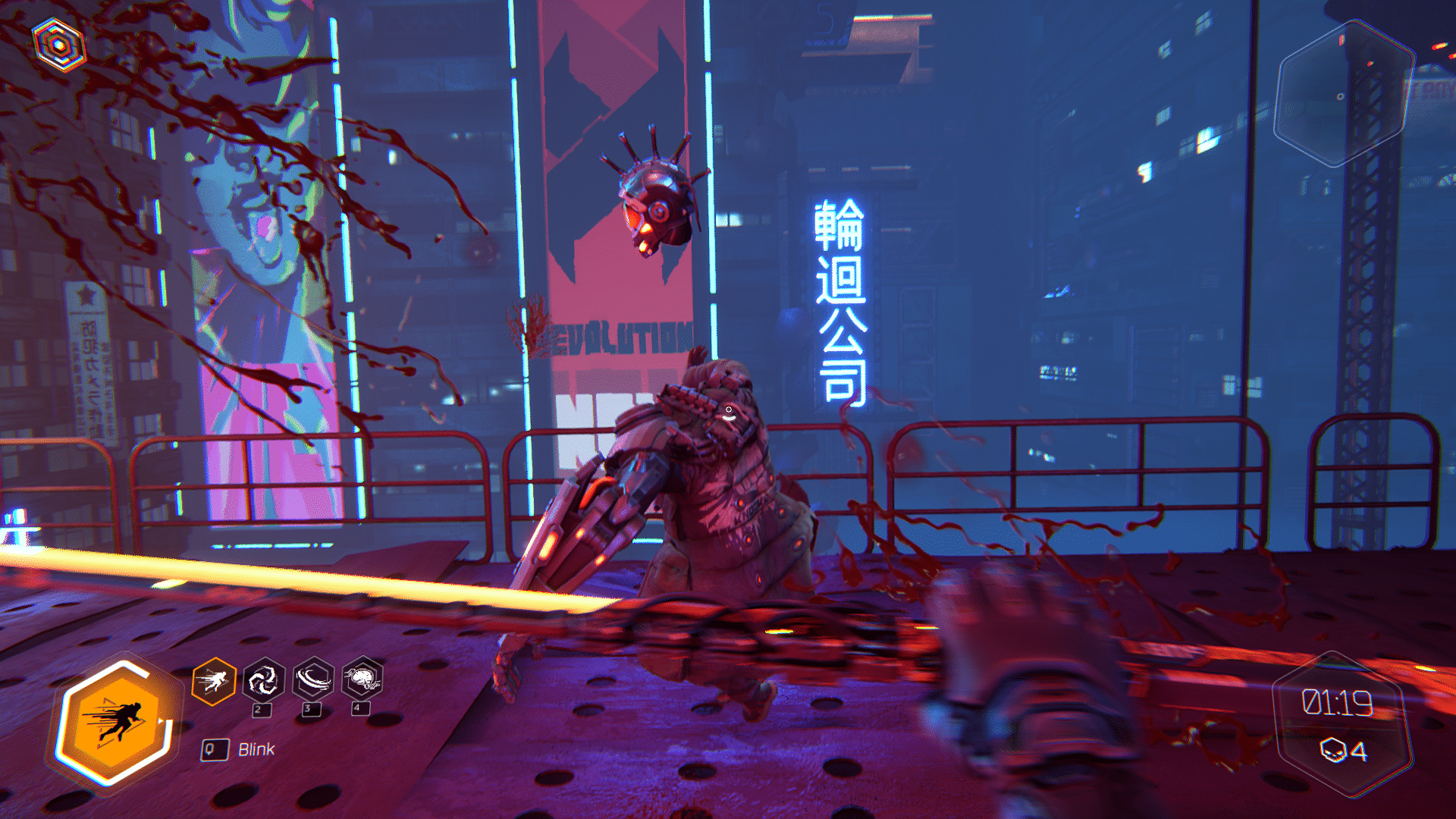
Task: Select the Blink label next to the Q key
Action: coord(256,749)
